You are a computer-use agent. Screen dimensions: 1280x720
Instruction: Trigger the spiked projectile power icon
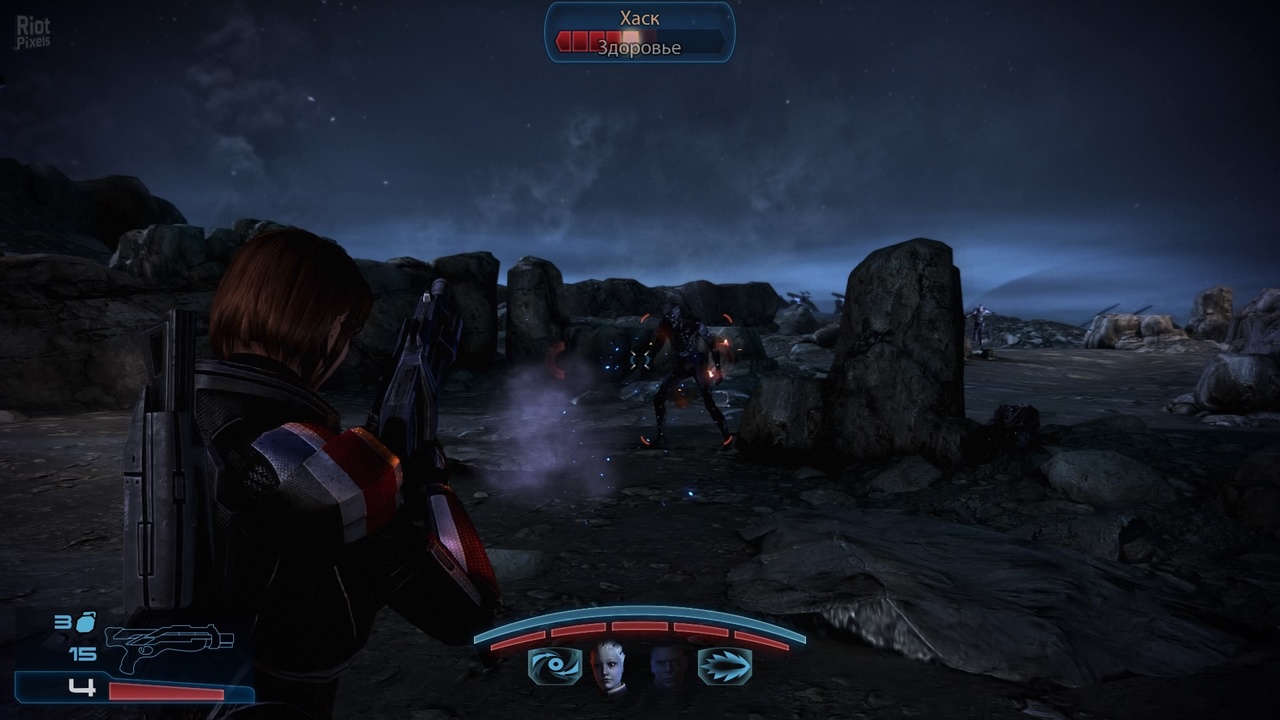[724, 666]
